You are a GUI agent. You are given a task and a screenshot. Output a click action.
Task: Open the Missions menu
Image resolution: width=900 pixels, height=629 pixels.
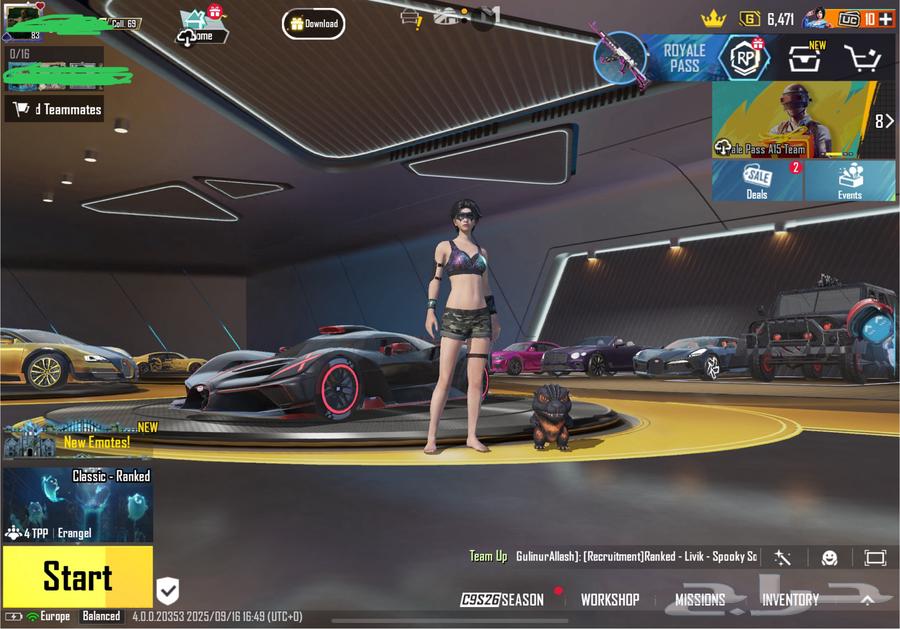pos(700,600)
